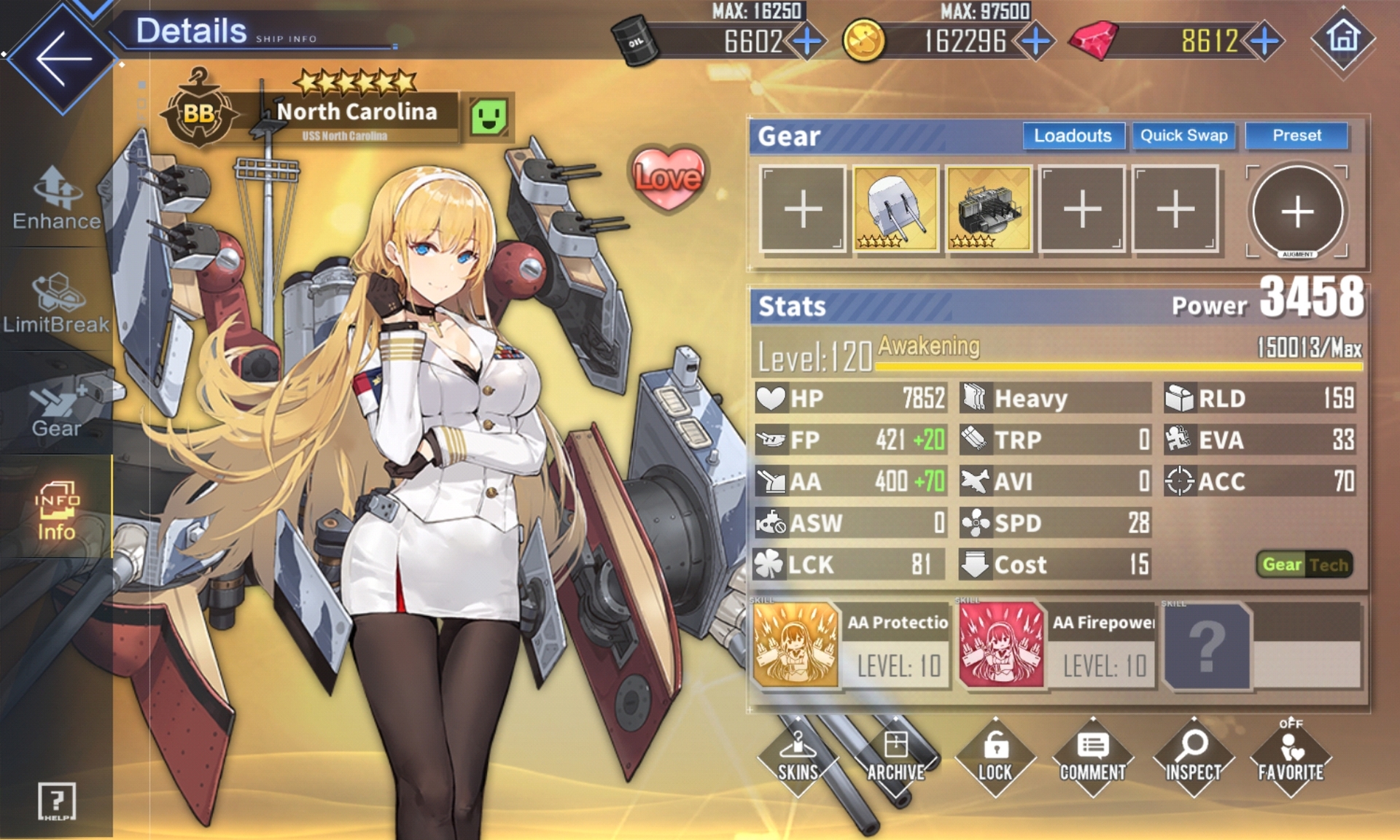Open the gear Preset menu

(x=1296, y=136)
